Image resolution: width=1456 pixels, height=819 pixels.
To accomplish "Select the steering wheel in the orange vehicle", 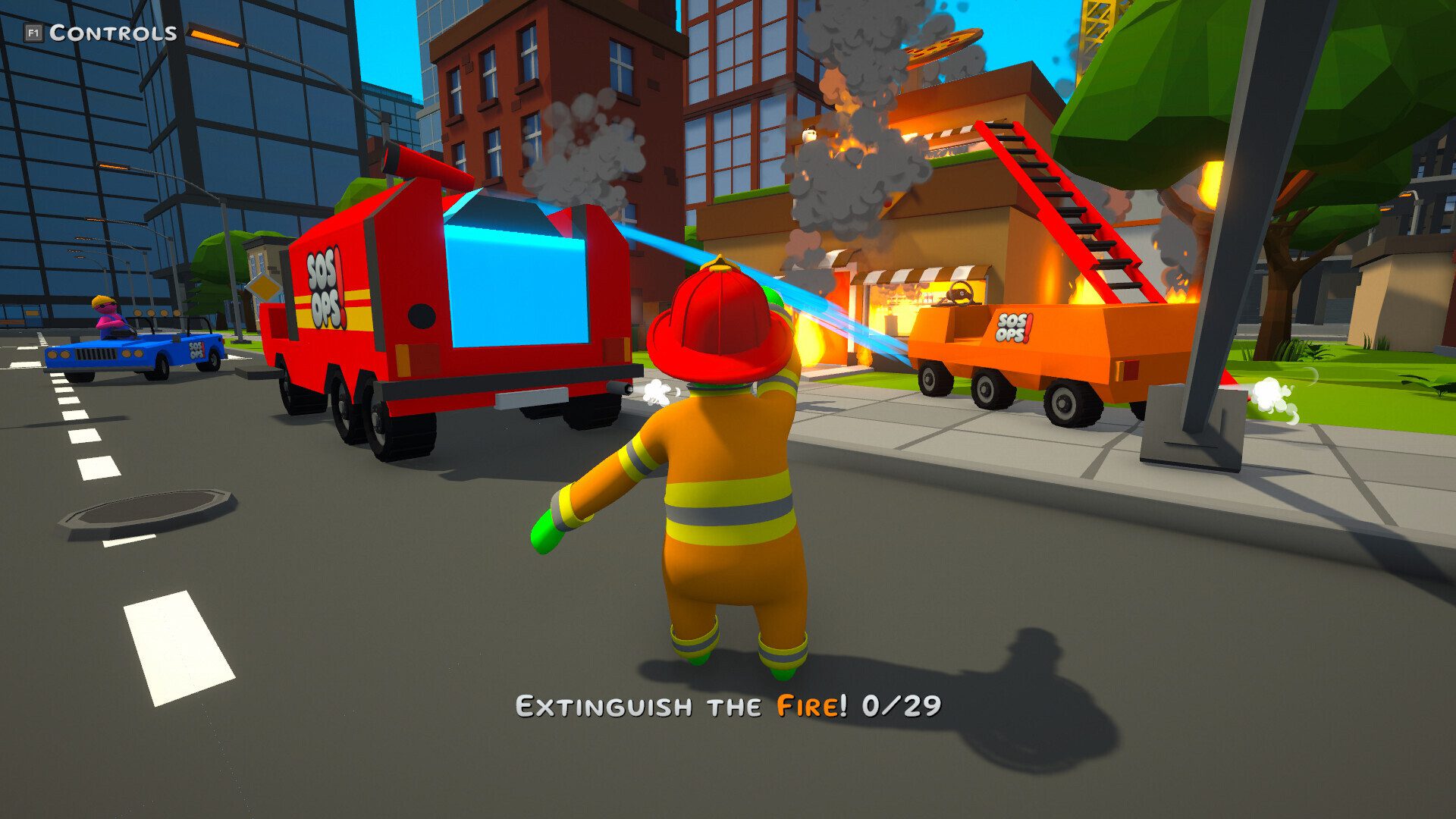I will 962,292.
